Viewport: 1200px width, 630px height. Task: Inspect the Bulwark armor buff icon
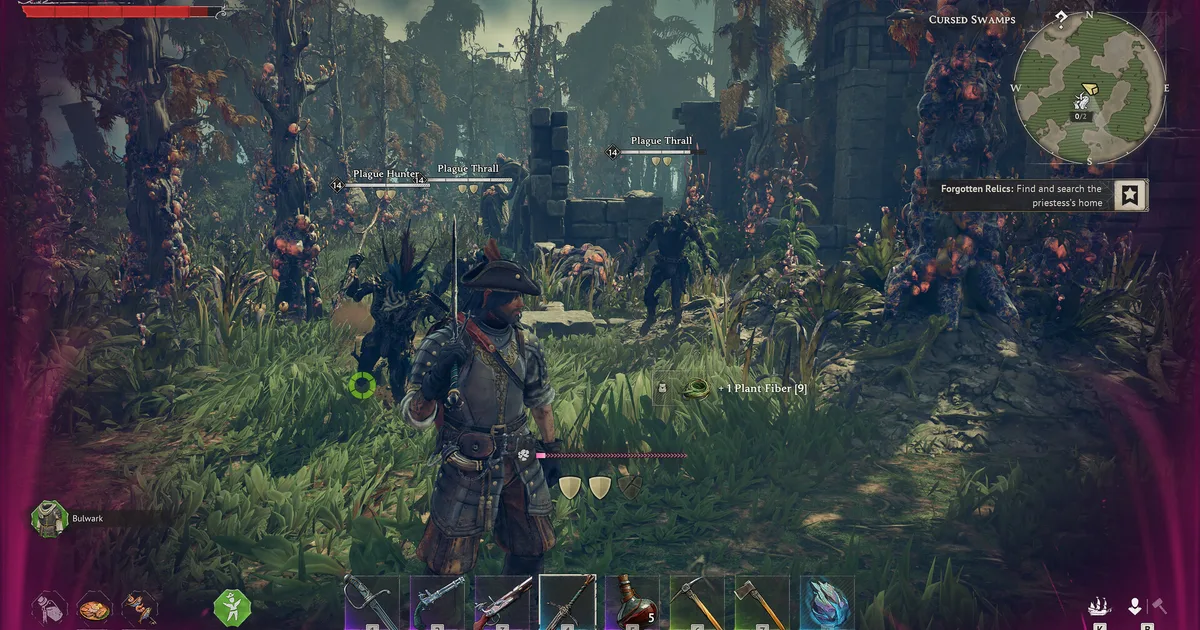[x=47, y=519]
